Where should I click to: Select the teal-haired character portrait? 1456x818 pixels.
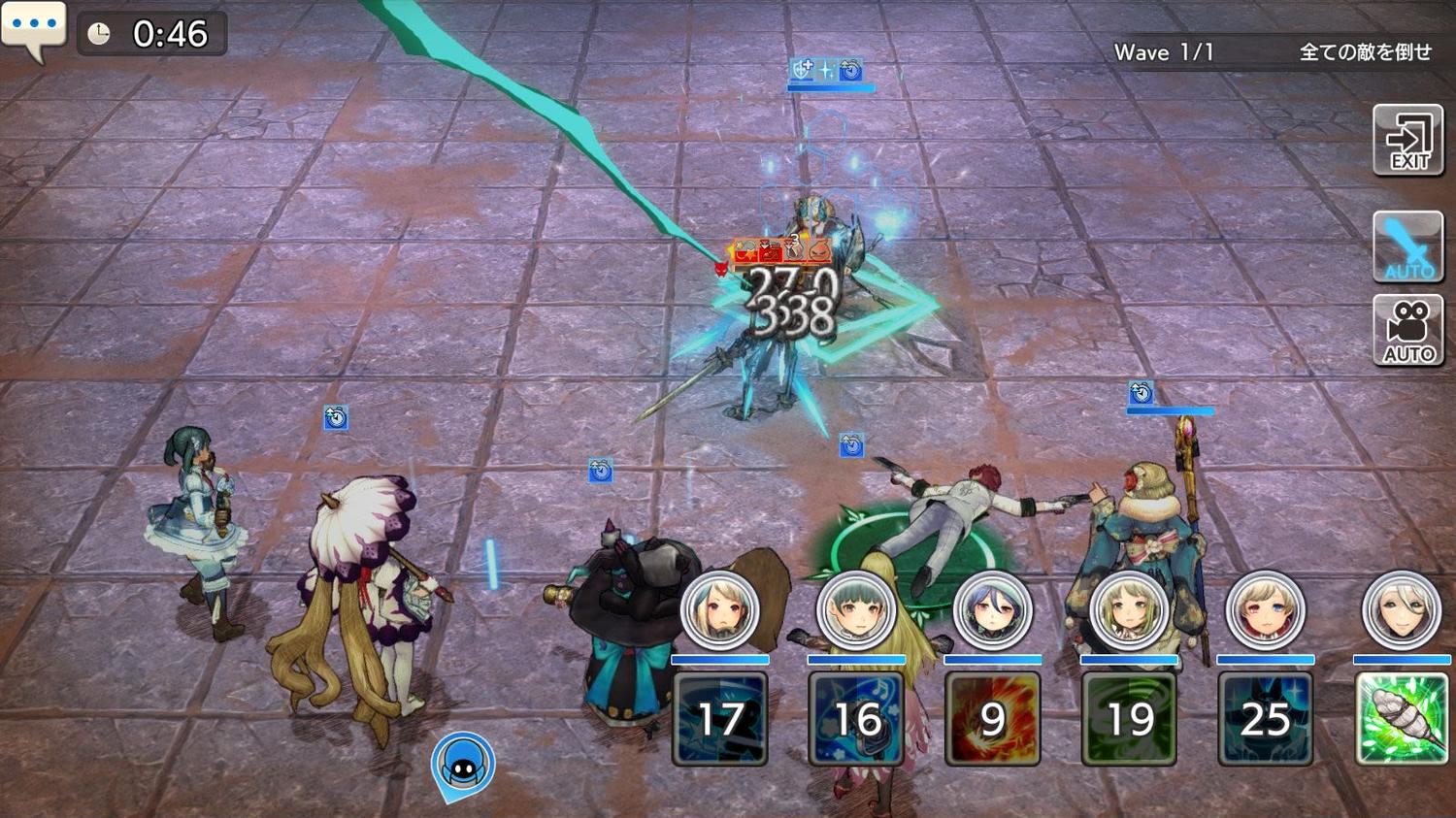click(x=856, y=611)
